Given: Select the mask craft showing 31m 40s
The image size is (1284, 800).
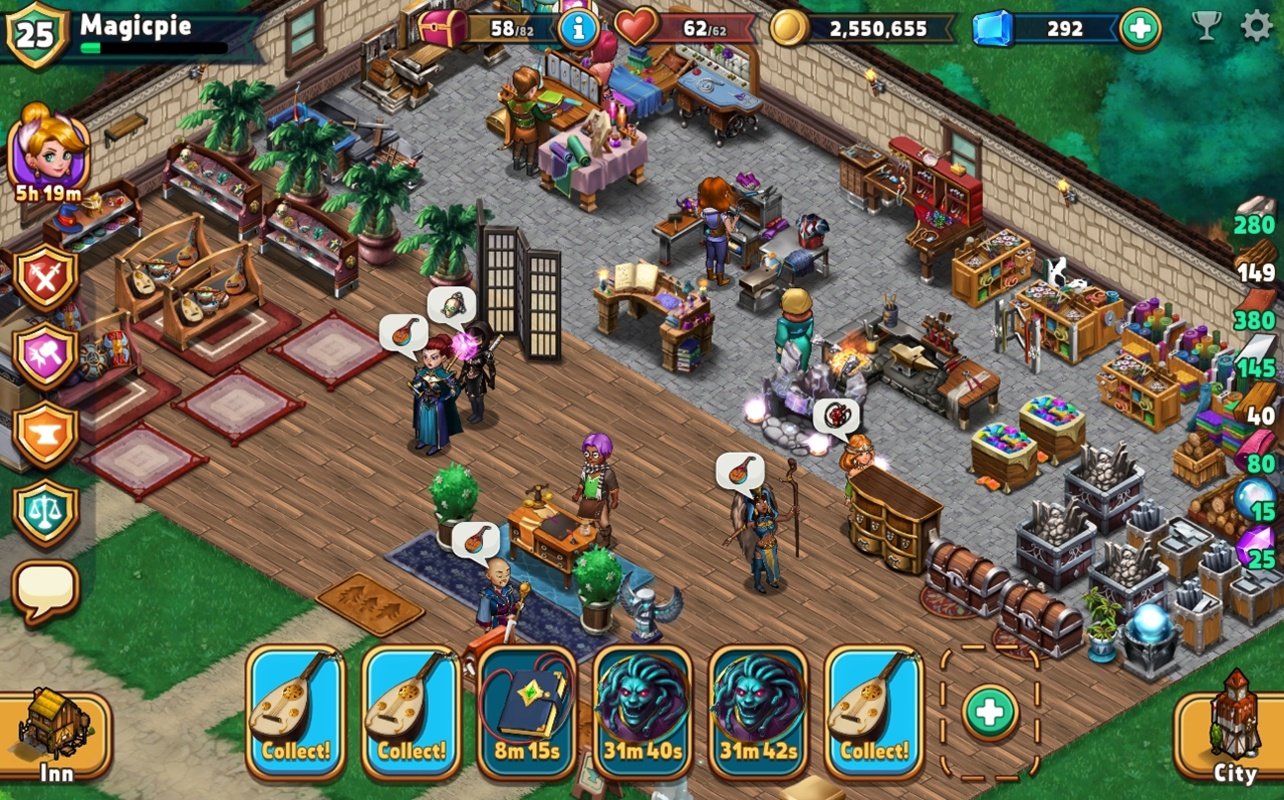Looking at the screenshot, I should 642,710.
